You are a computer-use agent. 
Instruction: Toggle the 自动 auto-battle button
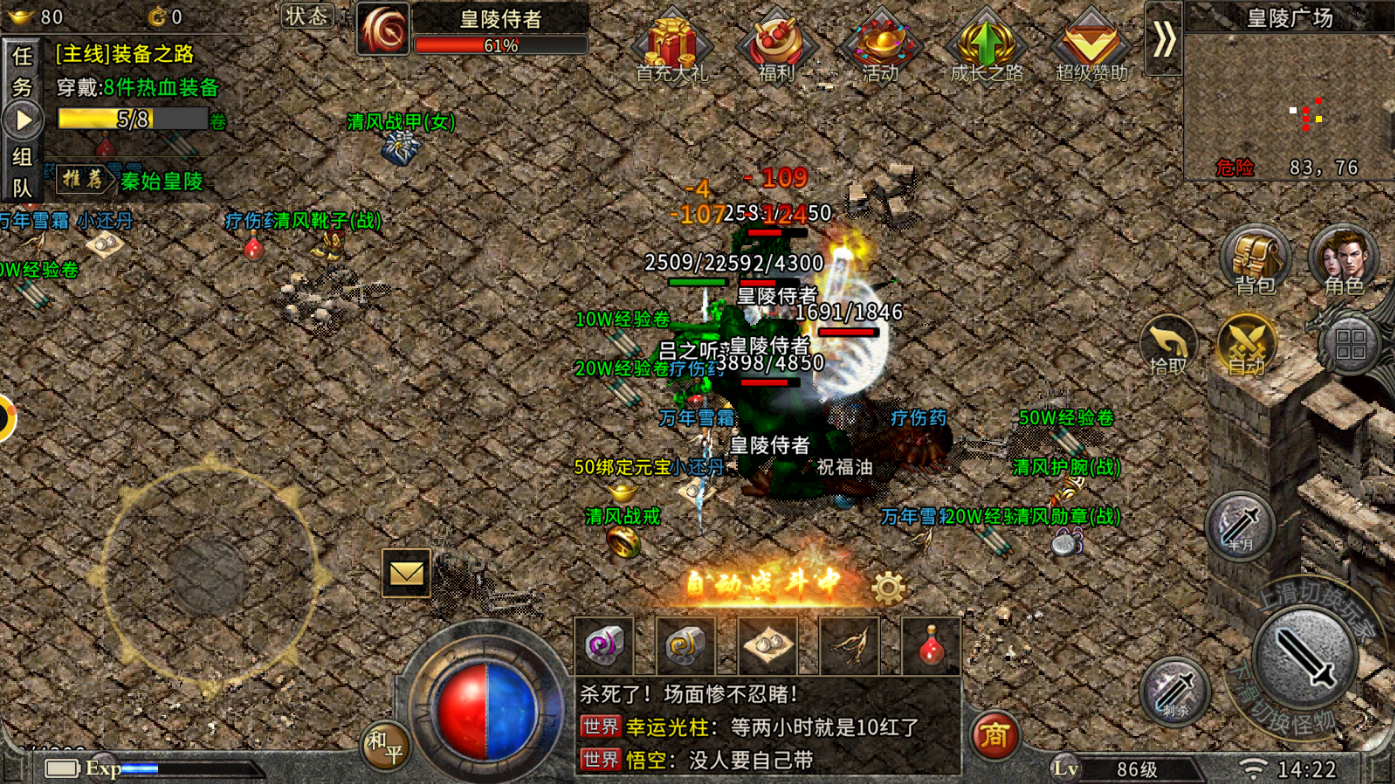coord(1246,345)
